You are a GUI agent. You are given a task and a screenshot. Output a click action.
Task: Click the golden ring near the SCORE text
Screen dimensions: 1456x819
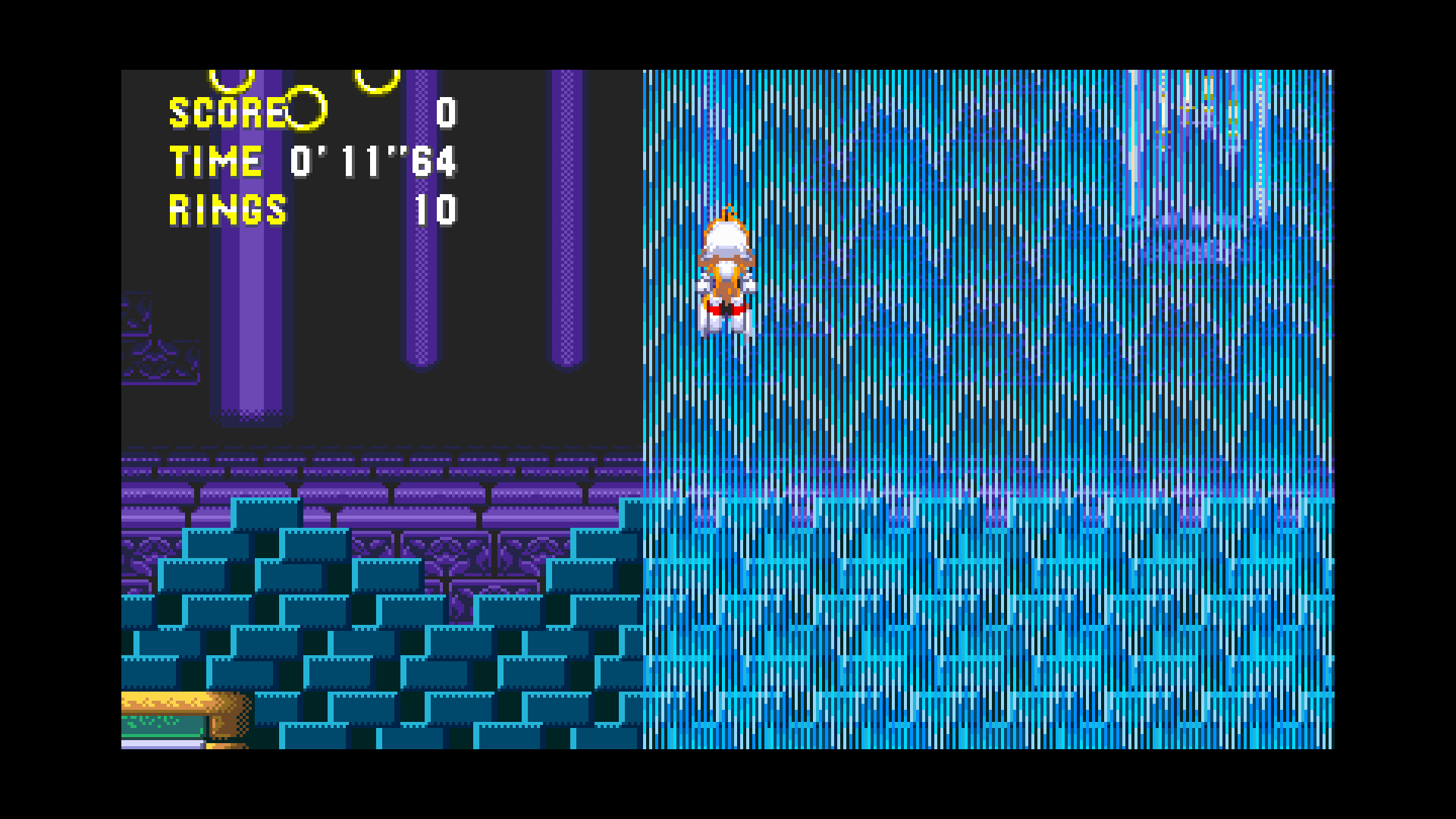click(305, 110)
